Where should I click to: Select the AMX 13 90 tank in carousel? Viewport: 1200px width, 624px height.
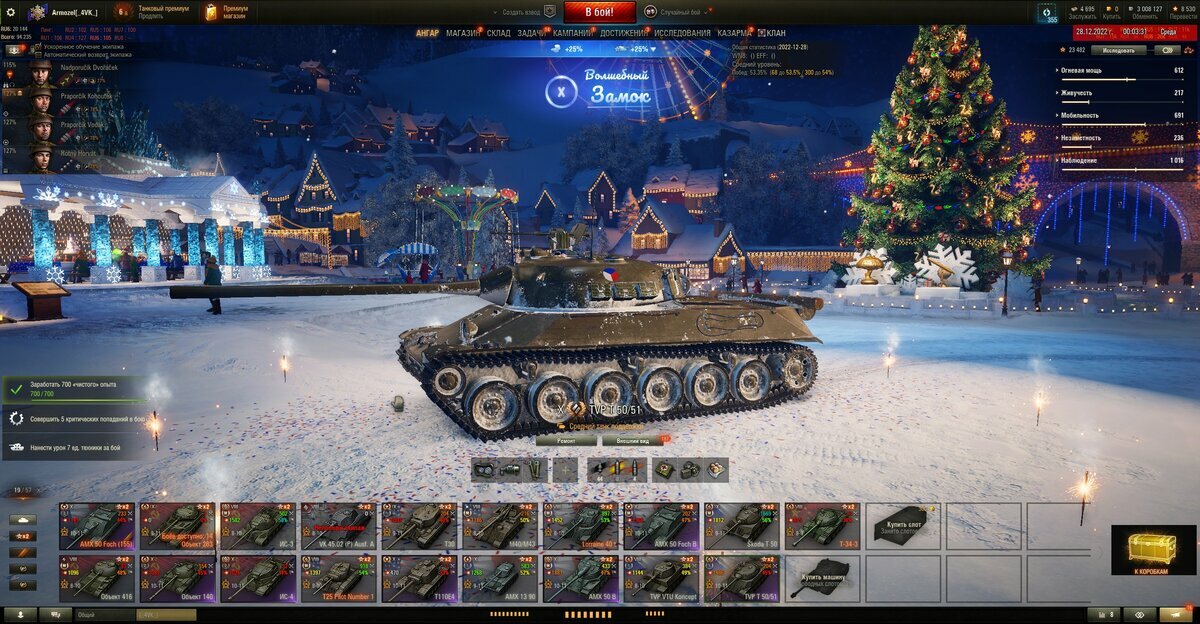pos(500,579)
